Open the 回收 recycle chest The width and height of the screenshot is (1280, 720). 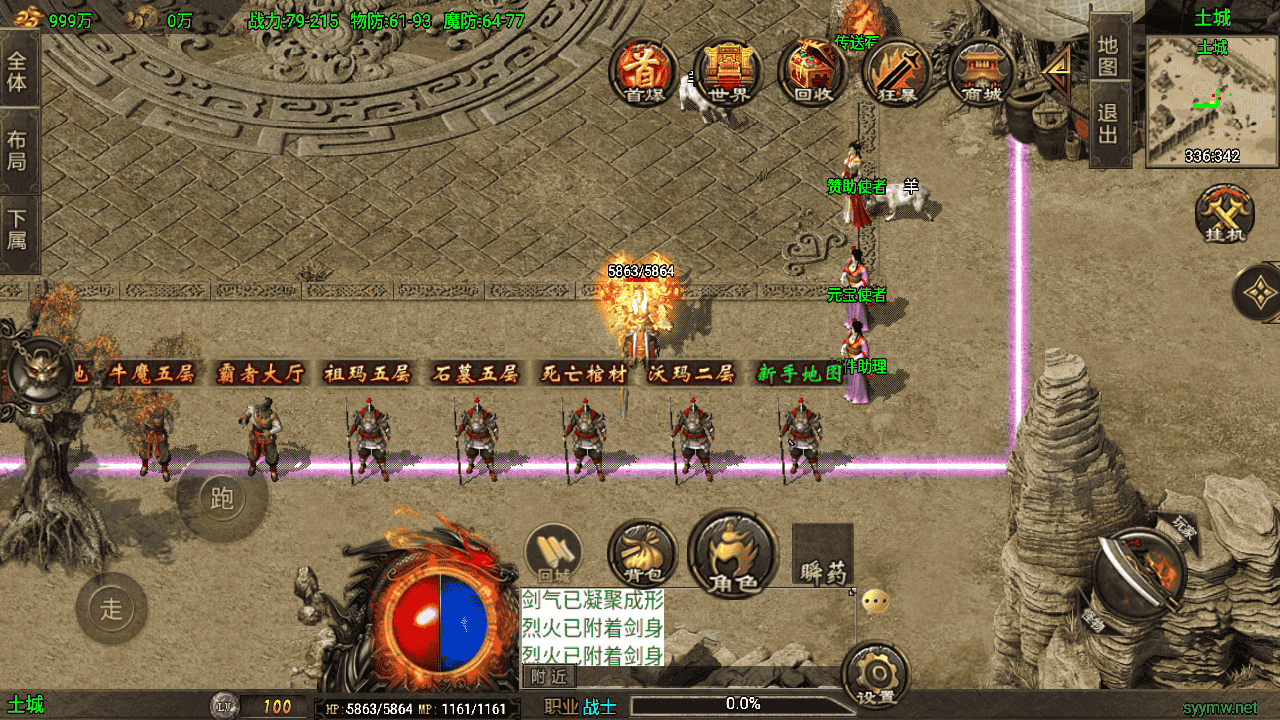click(x=813, y=73)
